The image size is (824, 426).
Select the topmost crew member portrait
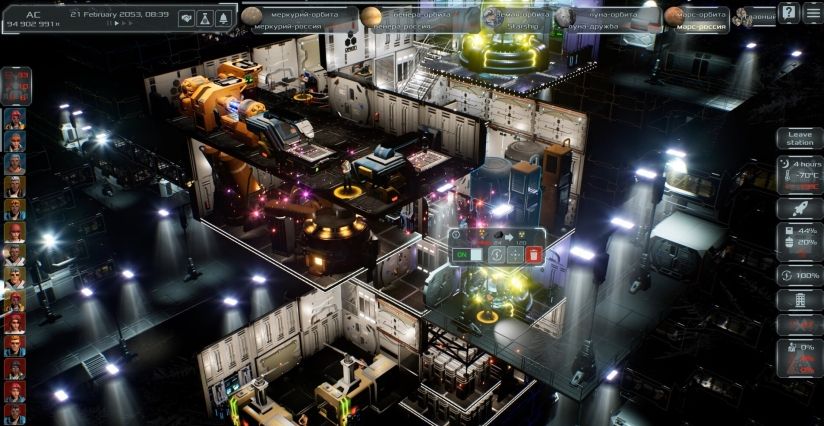[x=14, y=120]
